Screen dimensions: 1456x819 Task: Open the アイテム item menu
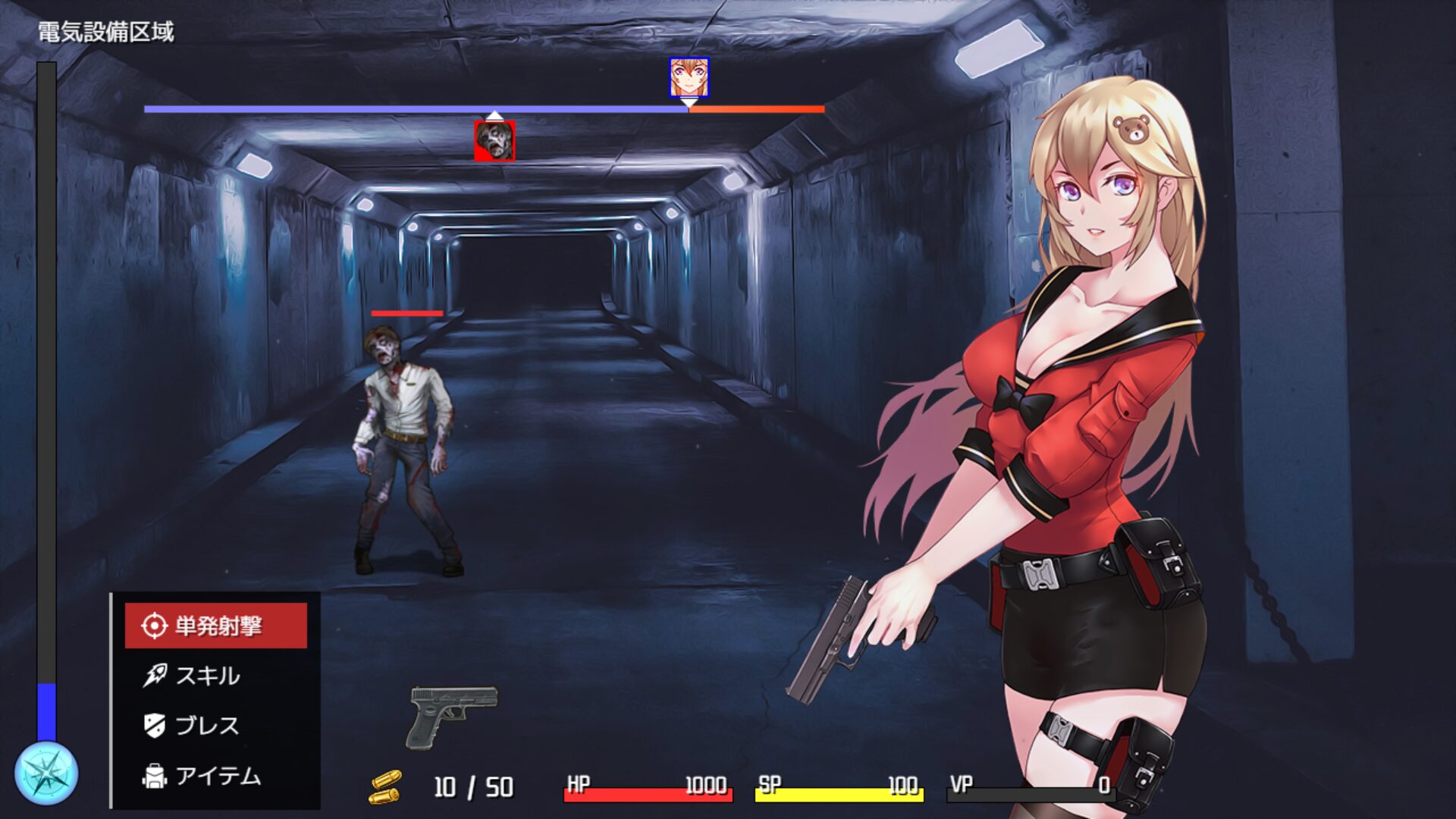[216, 776]
